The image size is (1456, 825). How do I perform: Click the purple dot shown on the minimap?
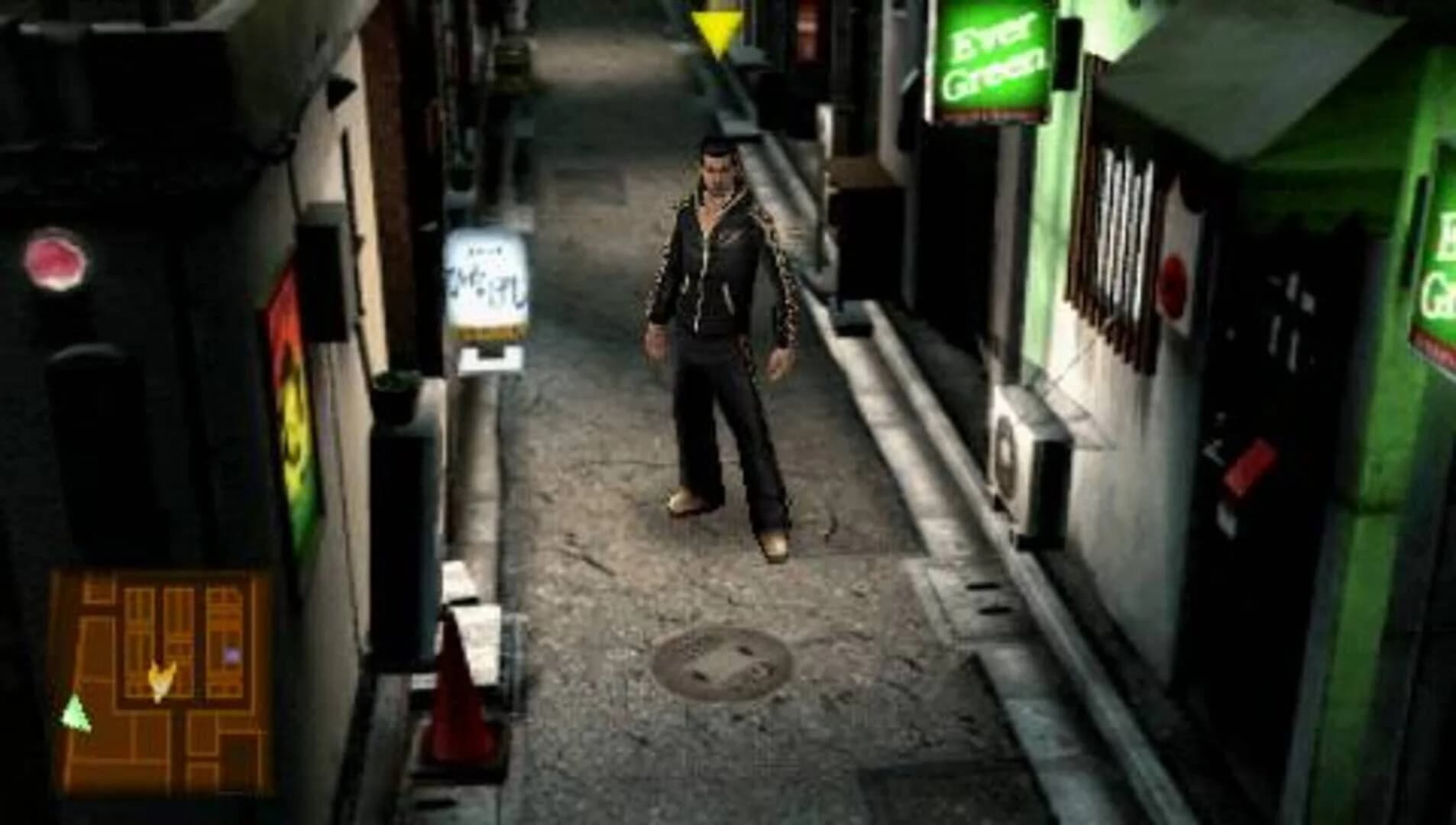231,654
